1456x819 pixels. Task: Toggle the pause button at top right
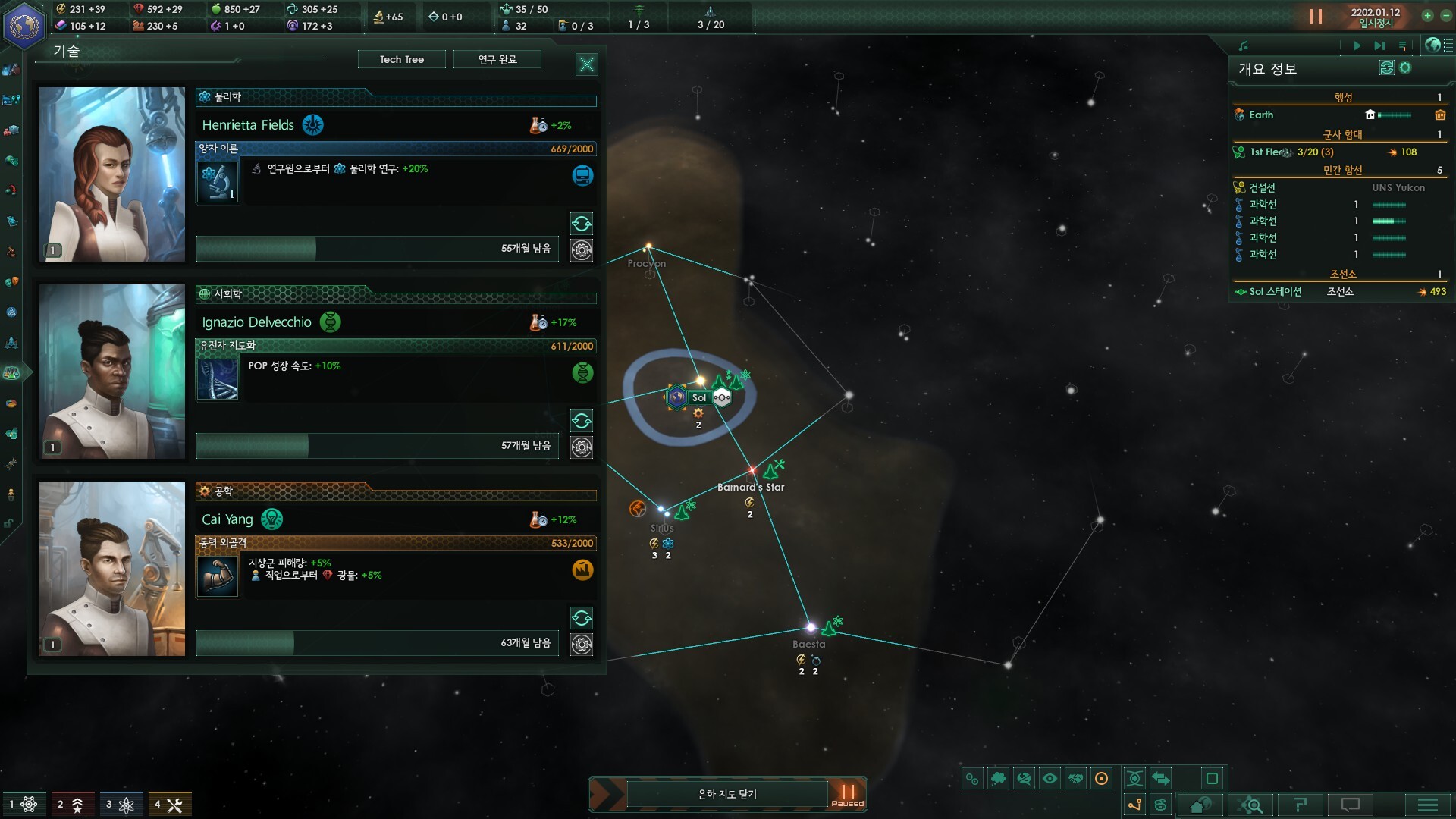[x=1316, y=16]
